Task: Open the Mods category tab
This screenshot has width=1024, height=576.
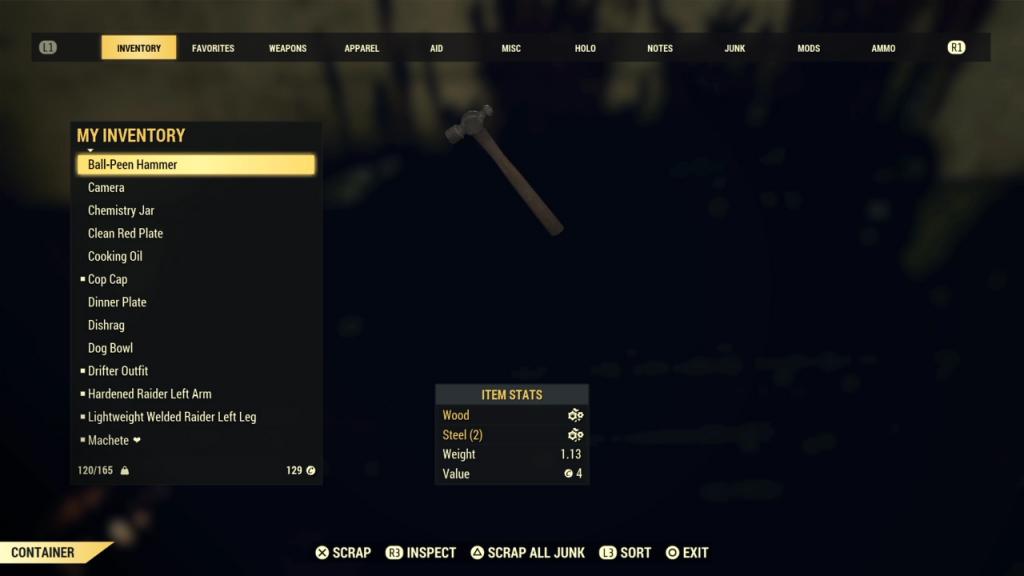Action: 809,48
